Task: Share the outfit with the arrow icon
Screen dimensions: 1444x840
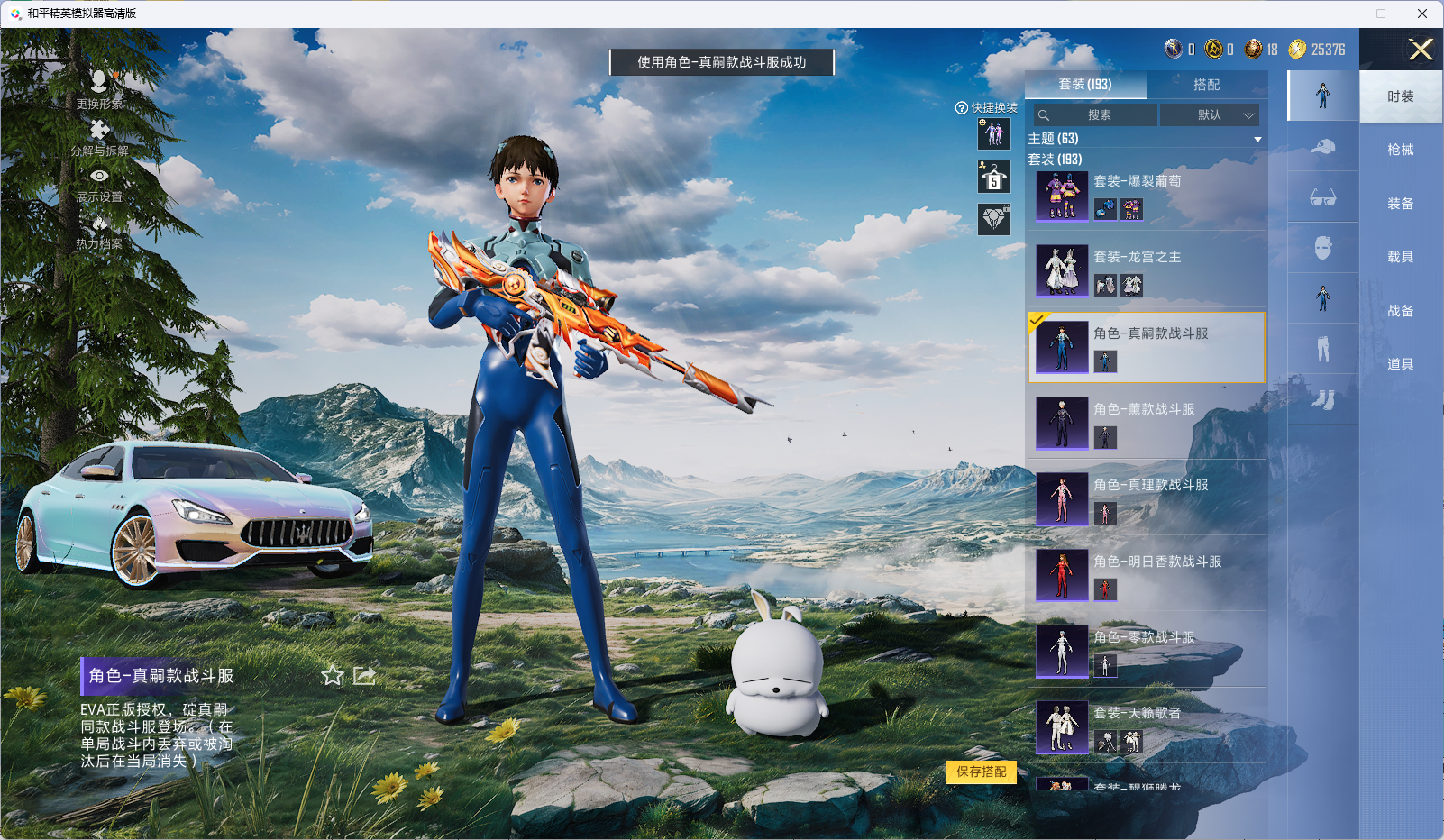Action: pyautogui.click(x=364, y=675)
